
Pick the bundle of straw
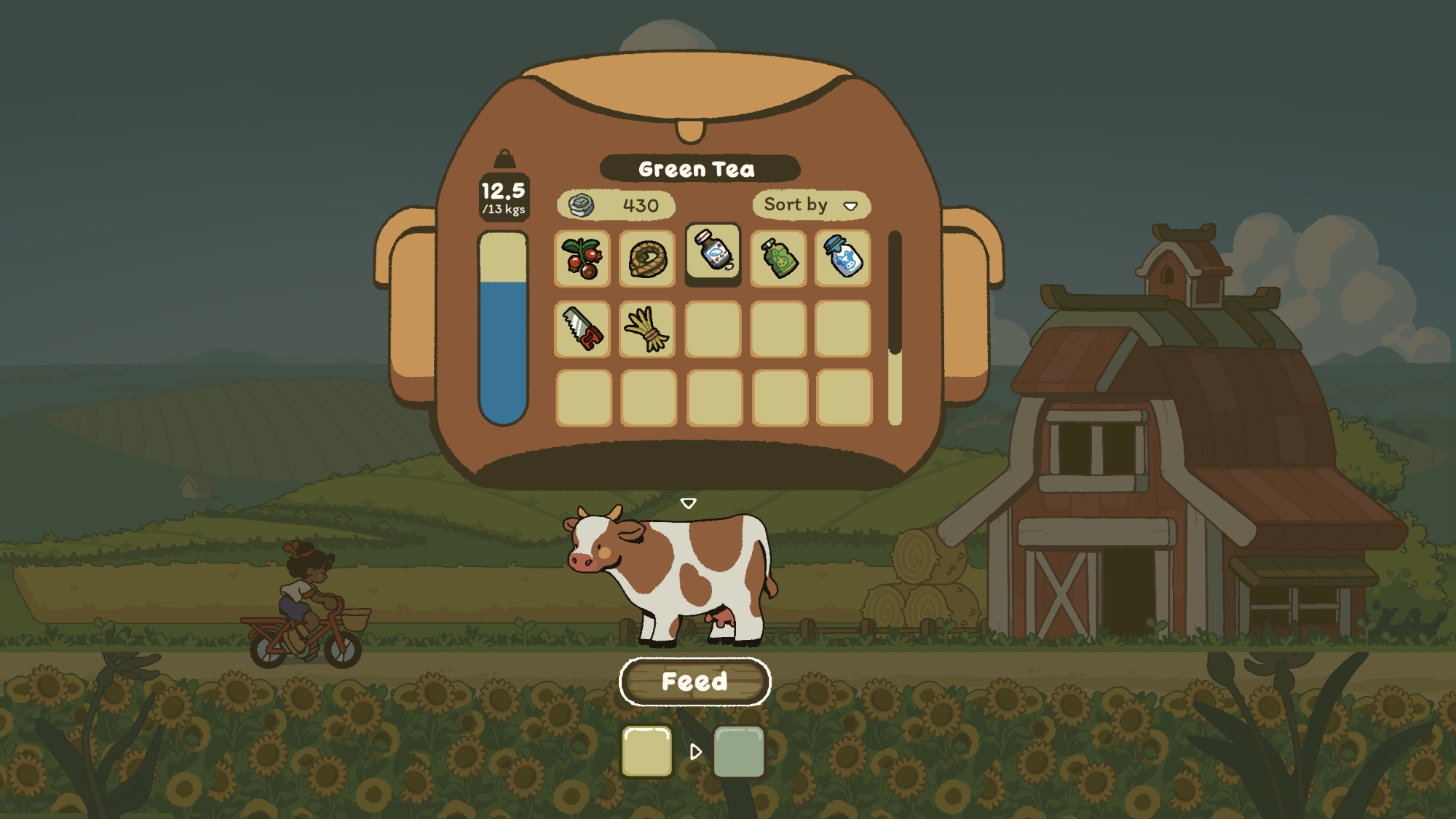coord(647,329)
